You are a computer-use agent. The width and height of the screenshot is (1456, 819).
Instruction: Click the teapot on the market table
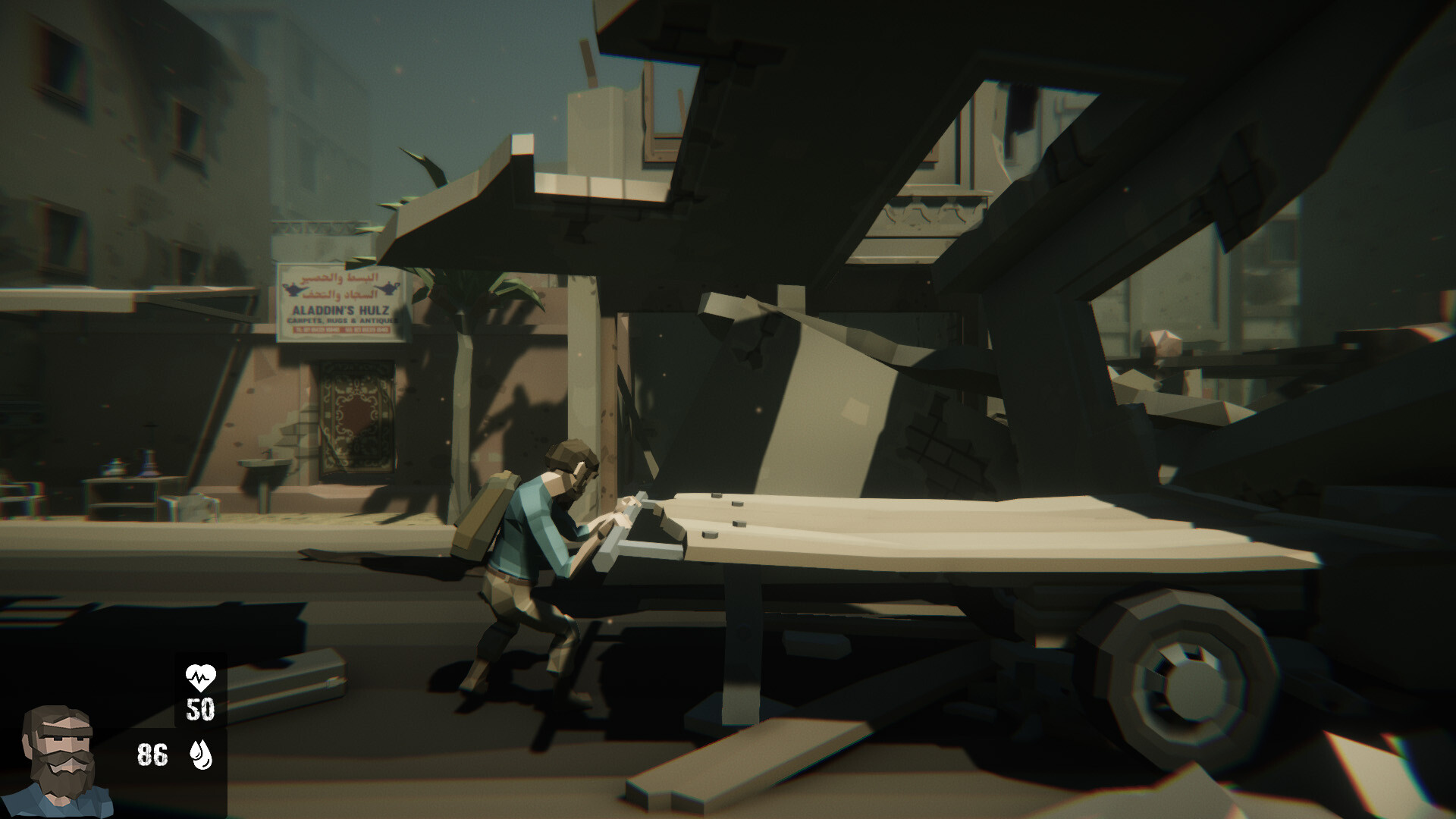click(111, 466)
